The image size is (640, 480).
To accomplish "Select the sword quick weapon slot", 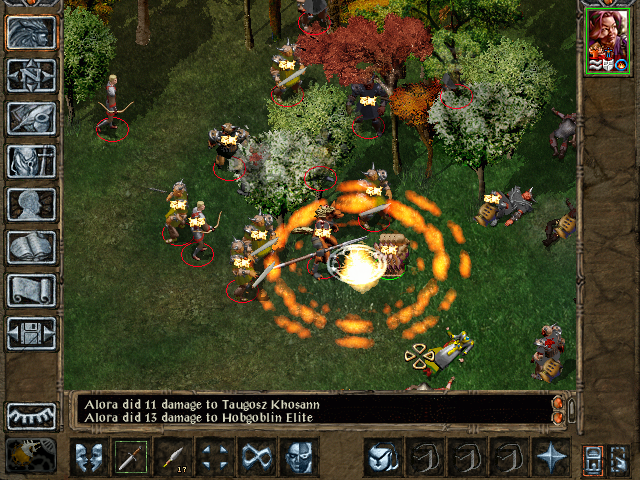I will (x=131, y=457).
